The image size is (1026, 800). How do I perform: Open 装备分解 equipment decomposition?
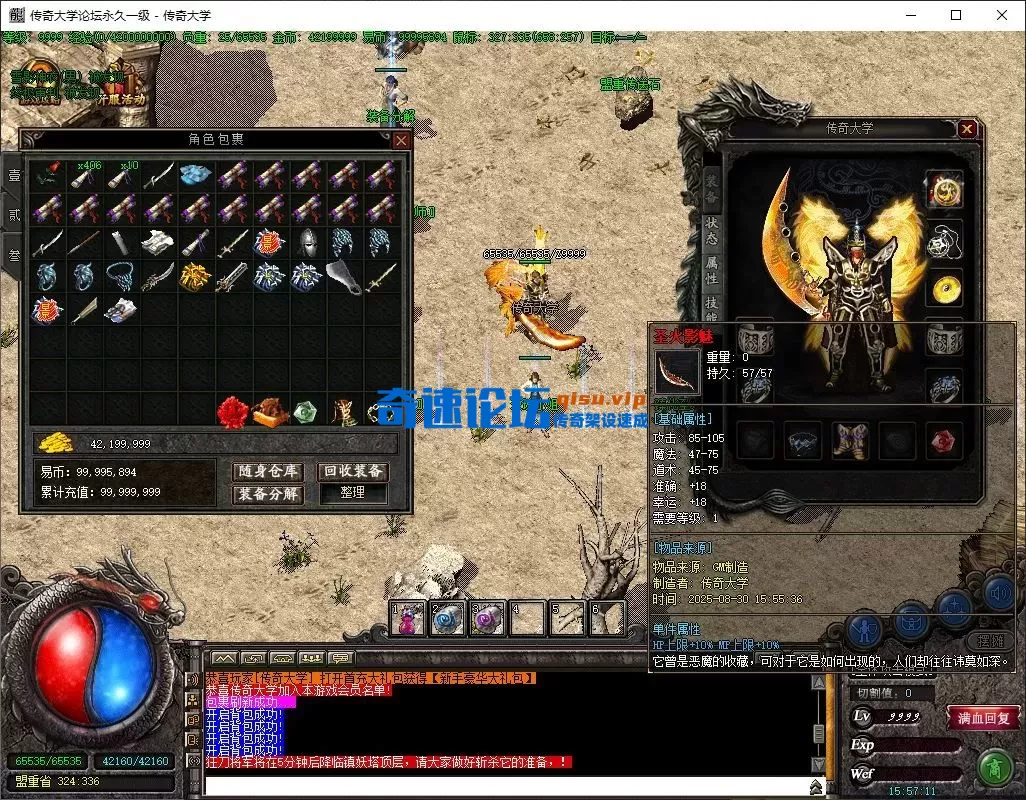[x=268, y=493]
